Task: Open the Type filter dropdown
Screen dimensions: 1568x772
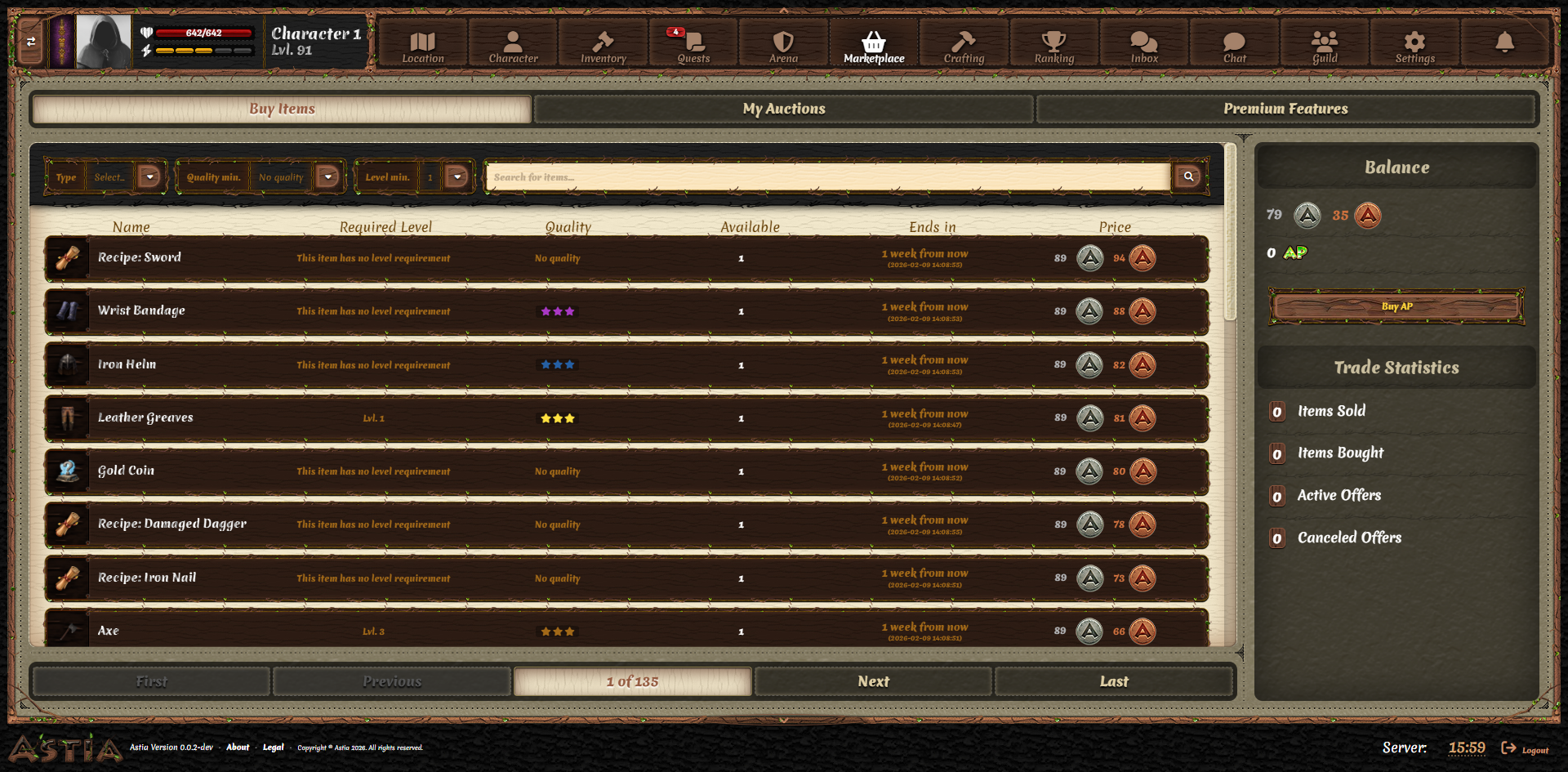Action: 149,176
